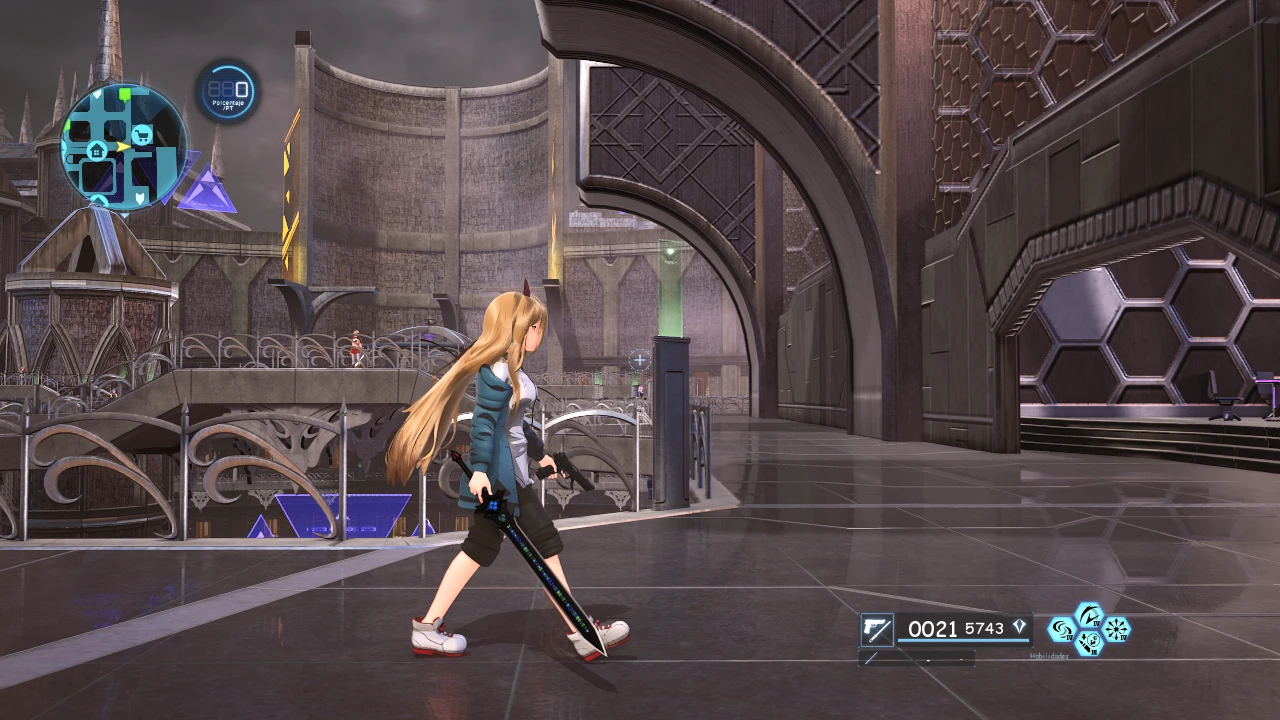Use the slash arc skill hexagon
This screenshot has width=1280, height=720.
[1088, 615]
